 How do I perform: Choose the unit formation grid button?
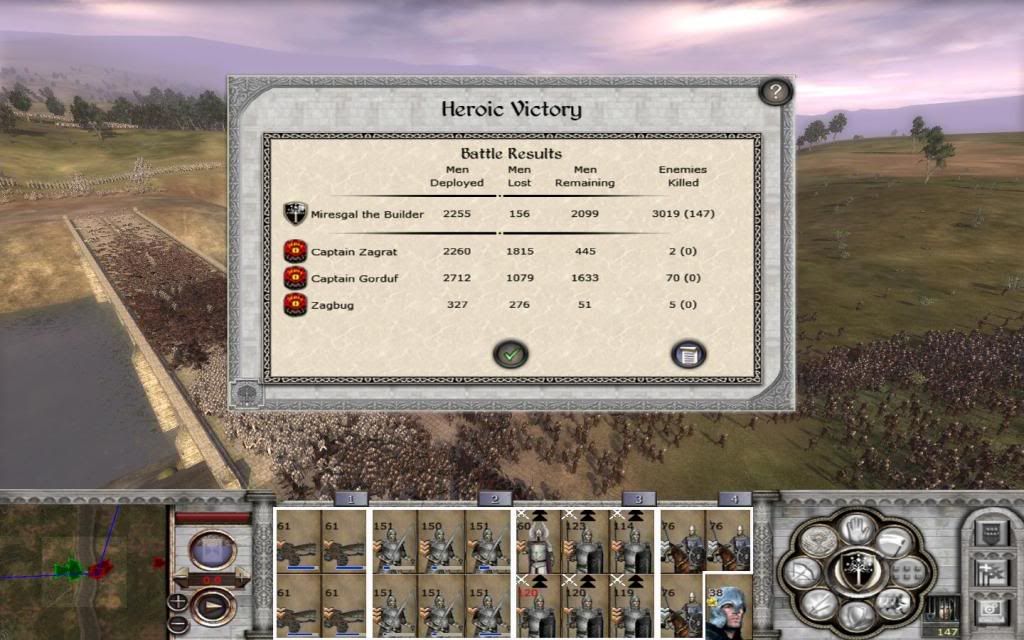907,572
